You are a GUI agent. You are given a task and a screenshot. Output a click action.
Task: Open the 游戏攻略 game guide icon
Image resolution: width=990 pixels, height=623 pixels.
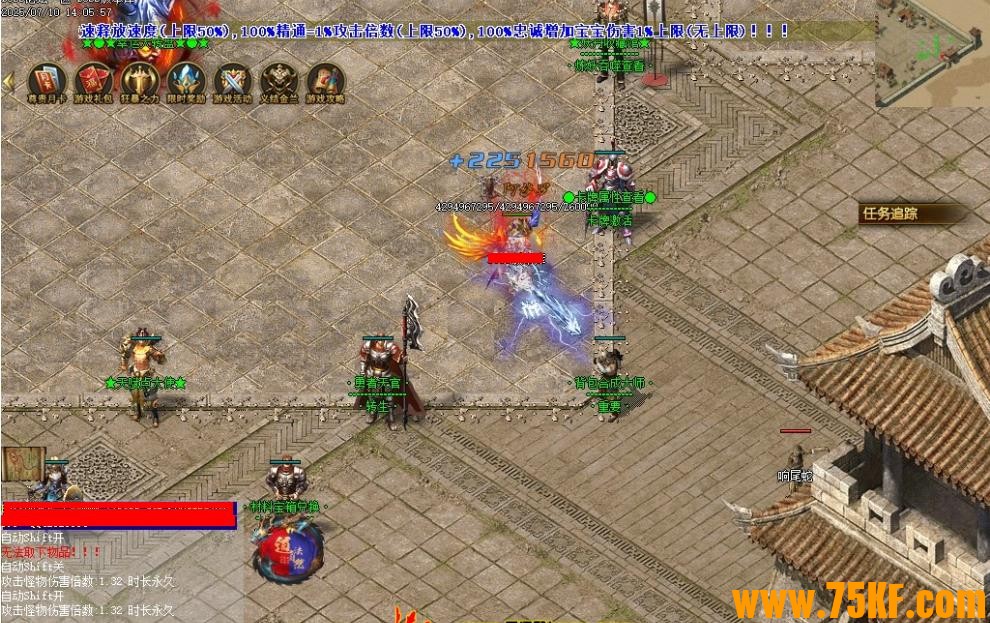(326, 79)
